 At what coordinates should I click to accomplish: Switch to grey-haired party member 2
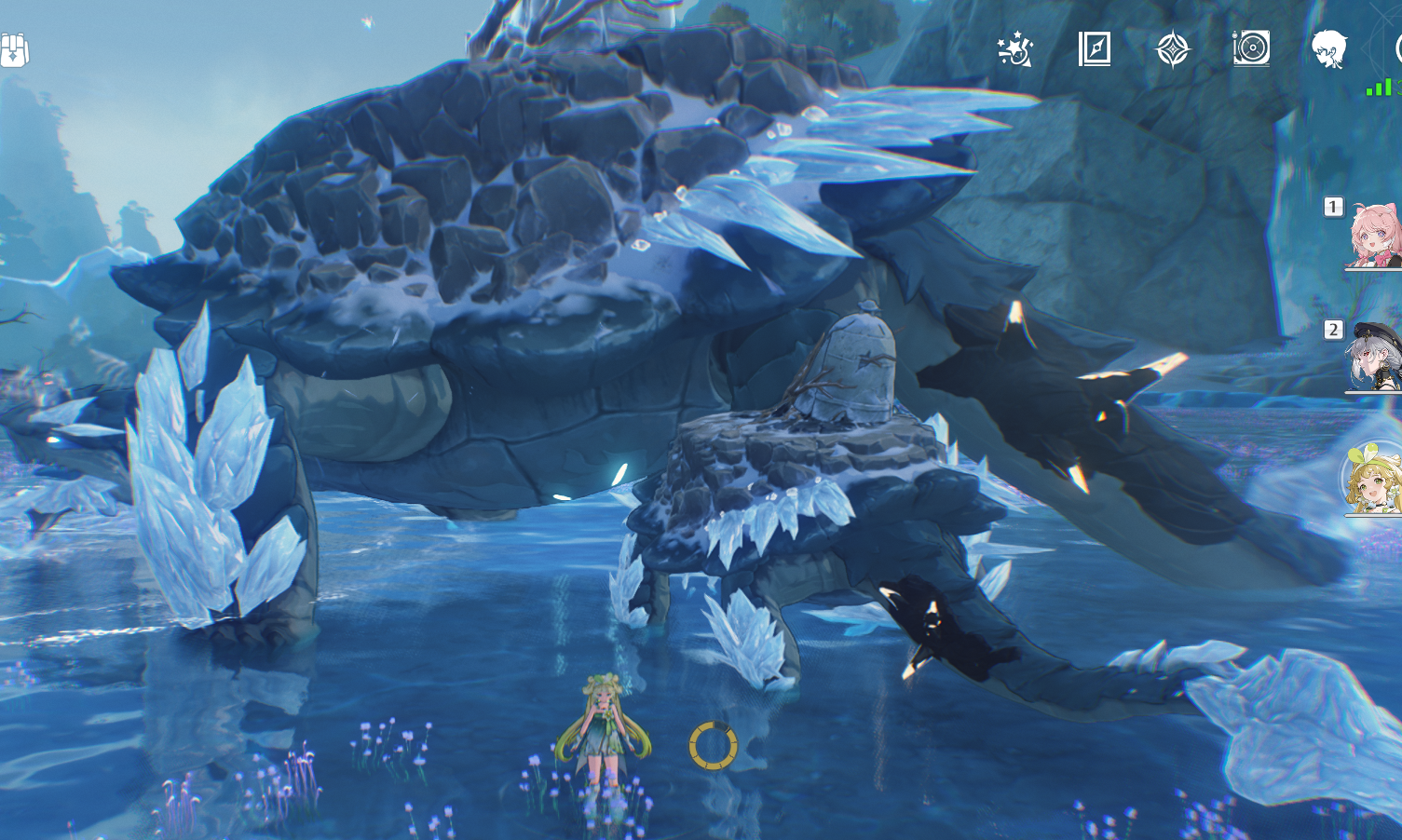tap(1376, 357)
